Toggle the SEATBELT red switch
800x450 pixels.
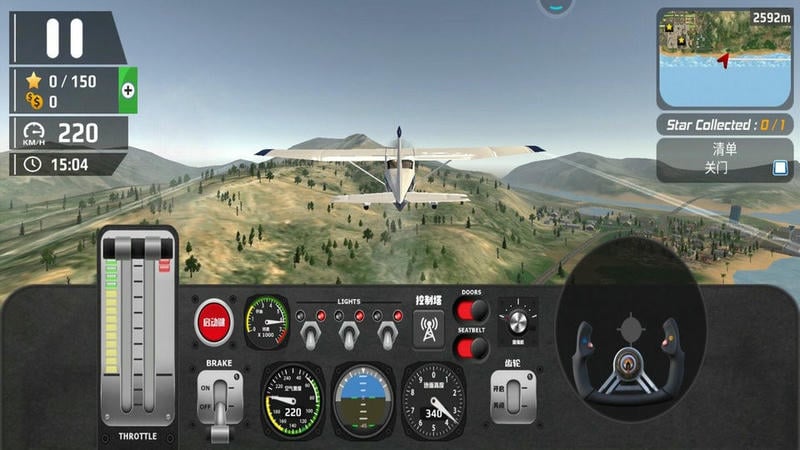[470, 347]
